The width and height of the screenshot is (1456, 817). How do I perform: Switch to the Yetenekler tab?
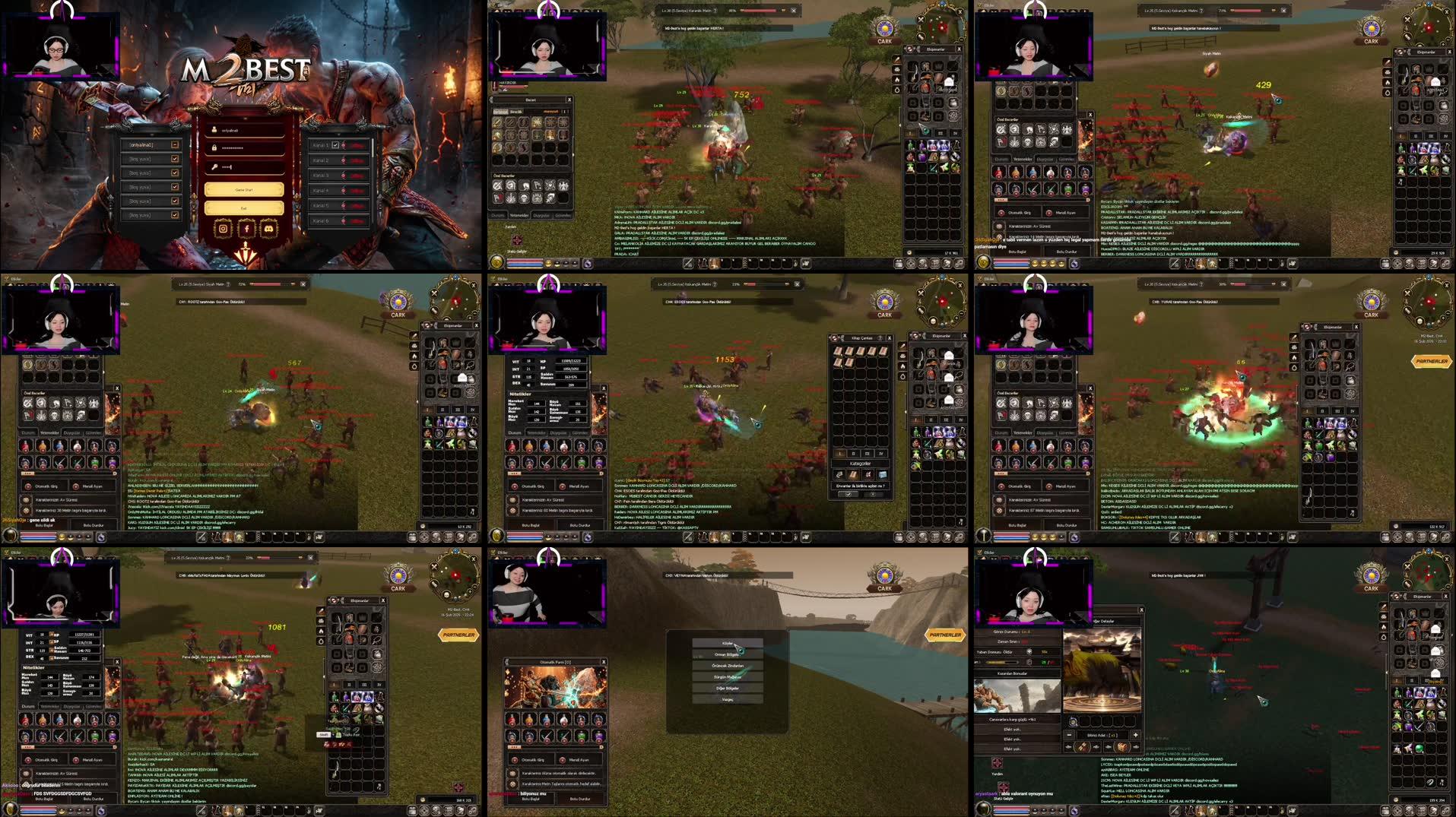click(49, 432)
